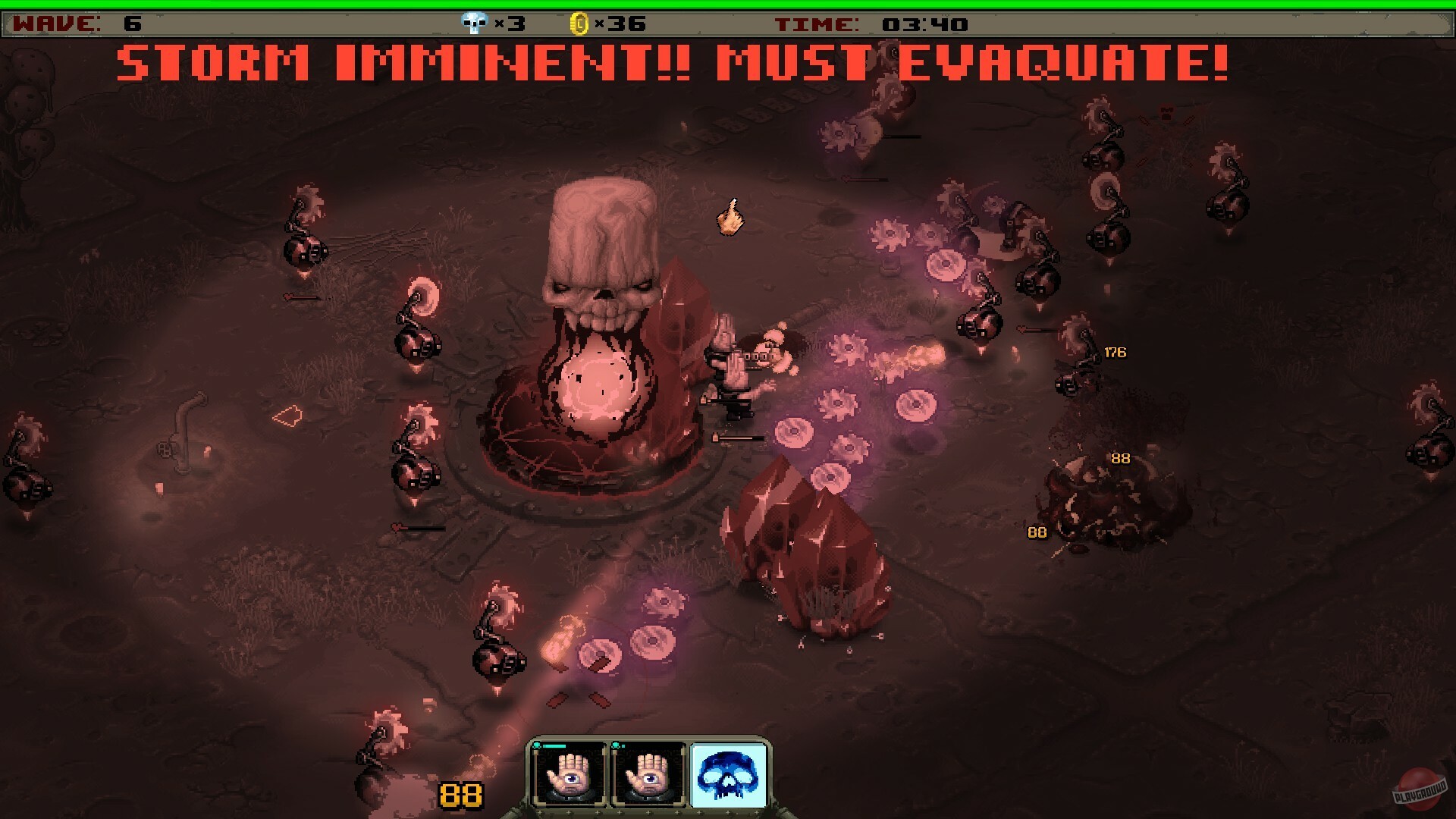1456x819 pixels.
Task: Click the WAVE: 6 counter
Action: tap(76, 24)
